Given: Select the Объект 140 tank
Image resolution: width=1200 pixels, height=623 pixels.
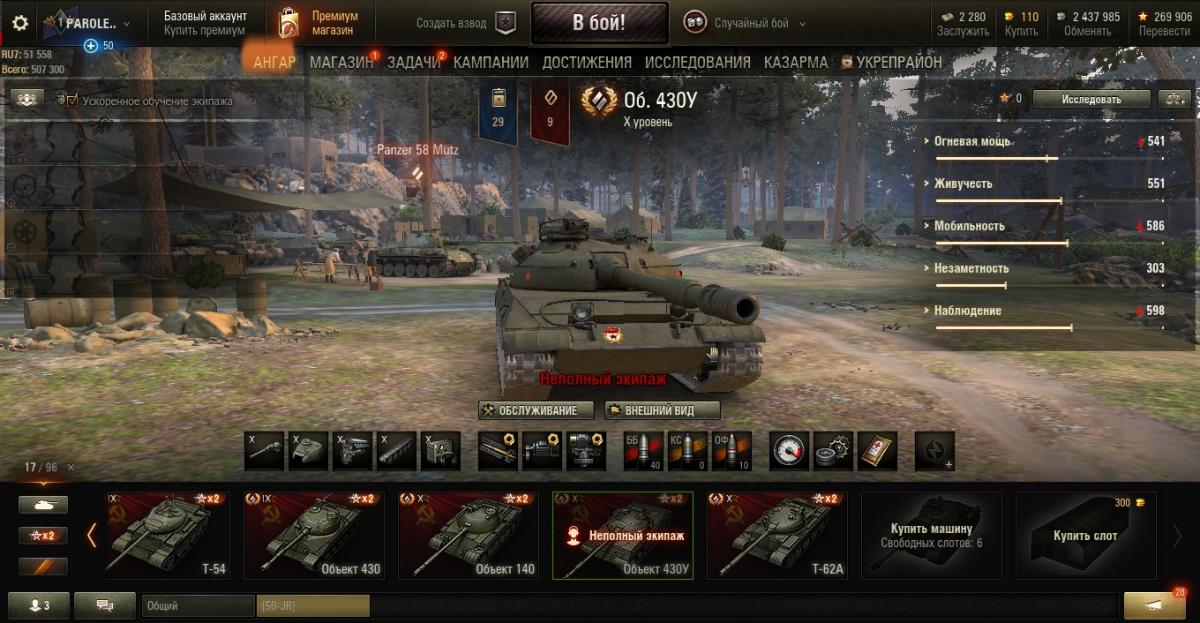Looking at the screenshot, I should coord(475,535).
